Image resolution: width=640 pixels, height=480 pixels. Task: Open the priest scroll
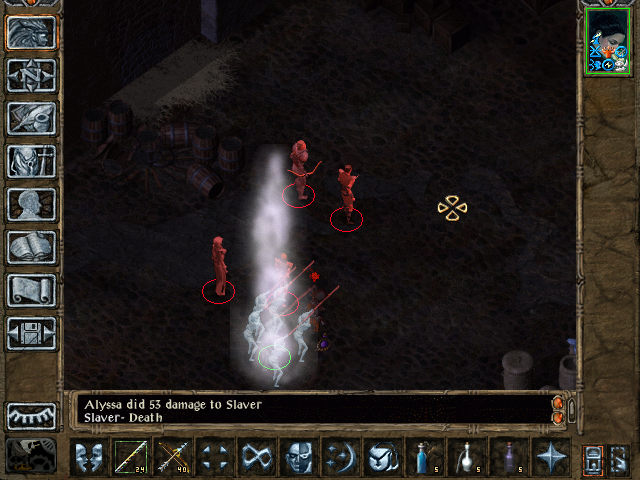pos(31,290)
